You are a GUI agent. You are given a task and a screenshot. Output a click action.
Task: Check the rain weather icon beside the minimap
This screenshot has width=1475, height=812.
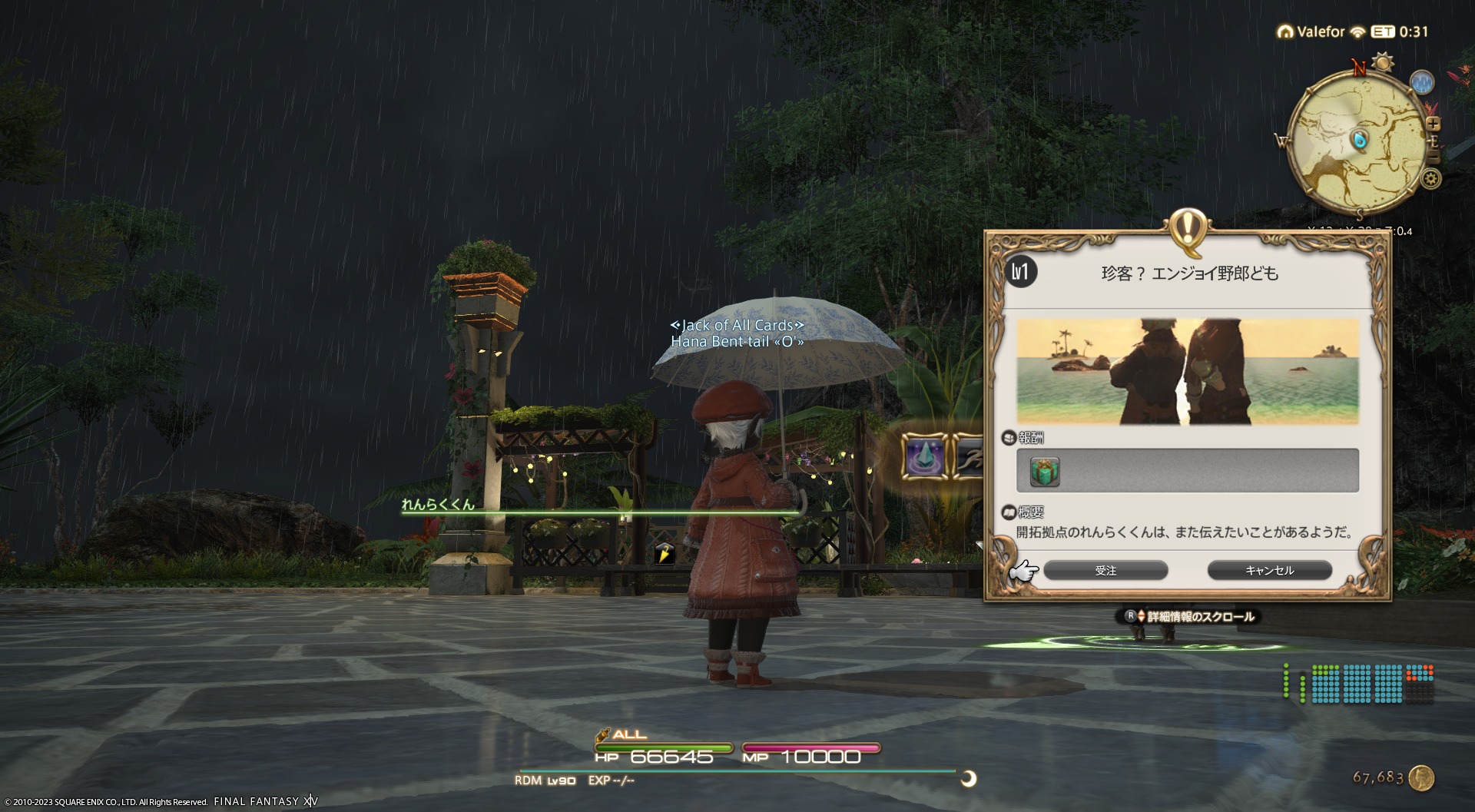[1422, 82]
